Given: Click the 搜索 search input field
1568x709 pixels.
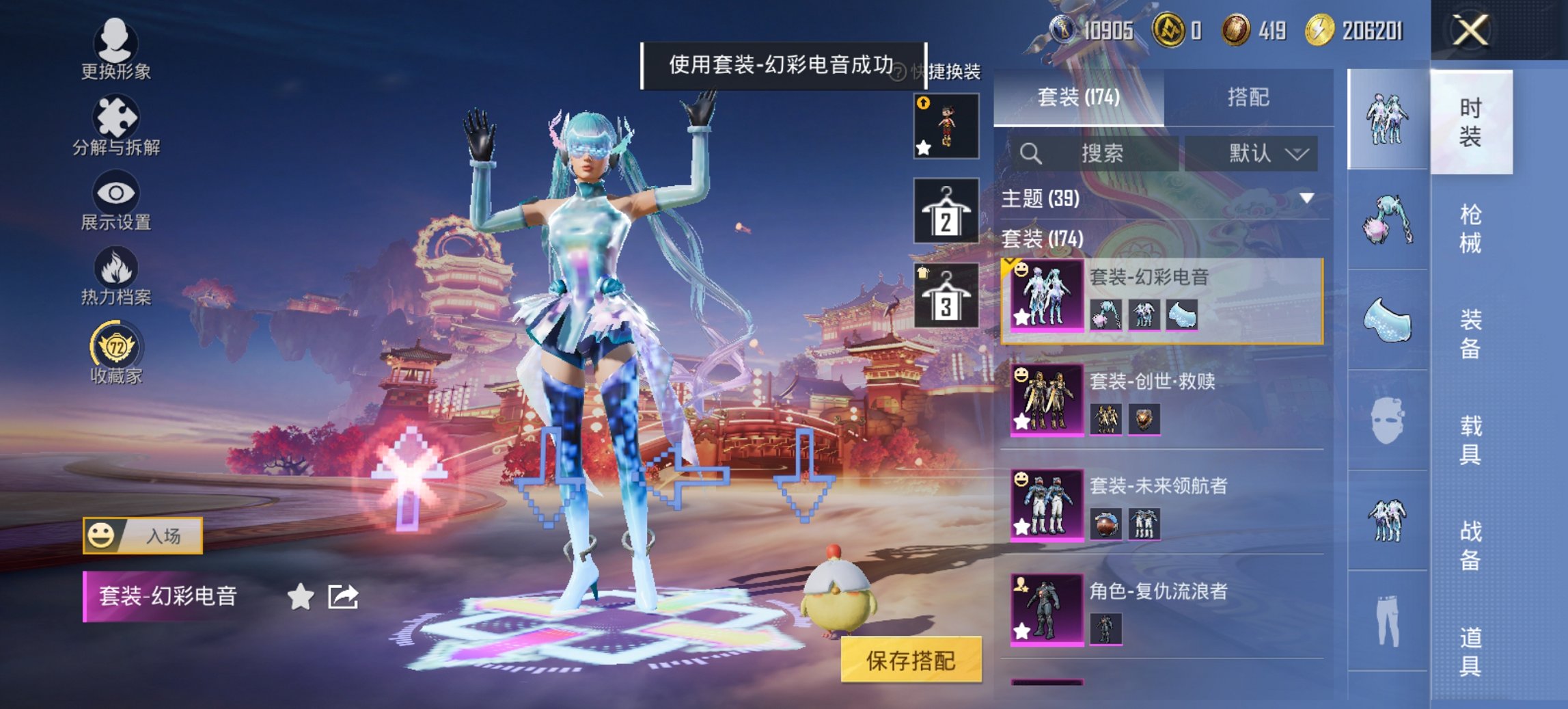Looking at the screenshot, I should [1107, 153].
